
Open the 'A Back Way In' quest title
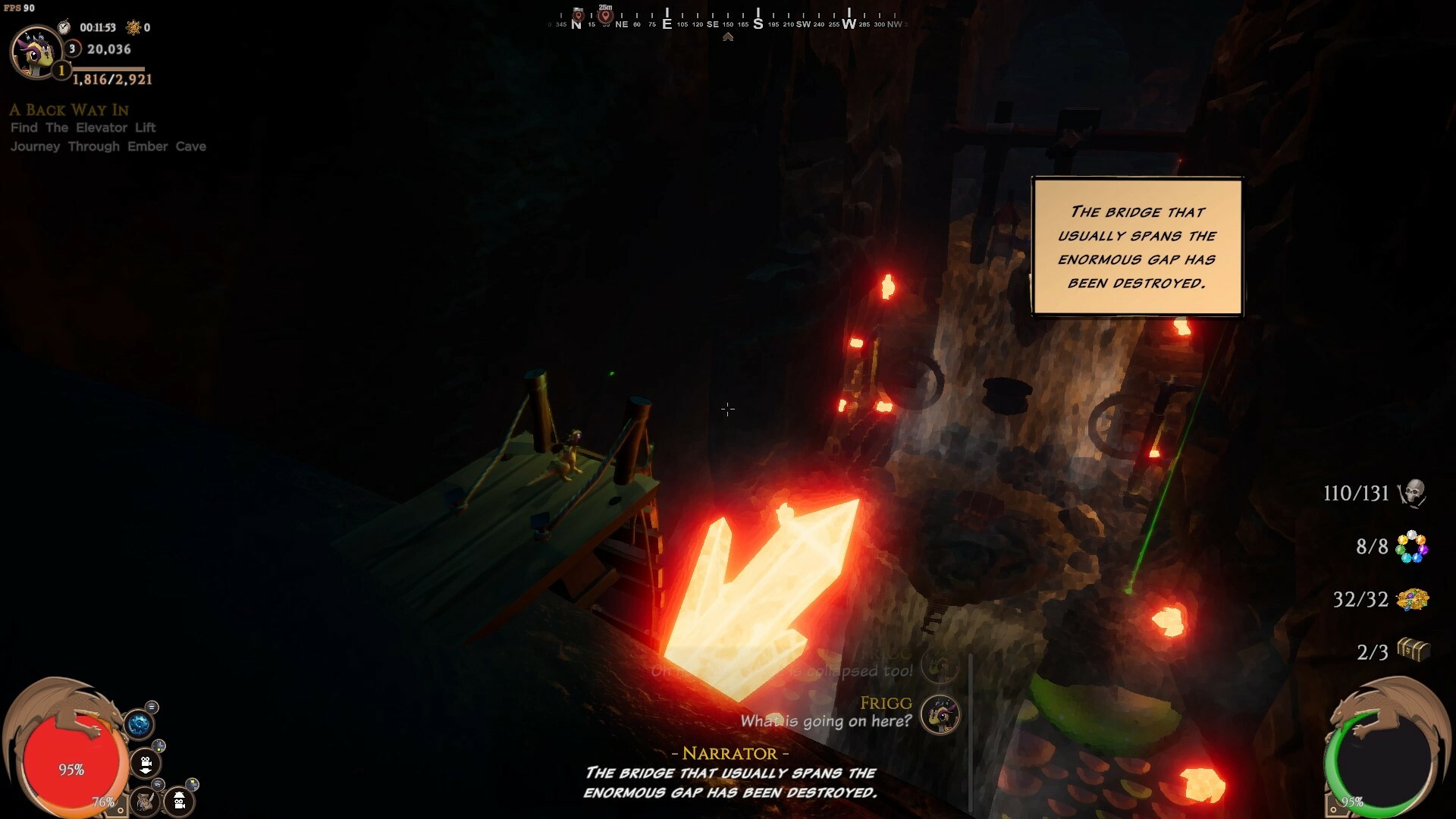coord(68,110)
